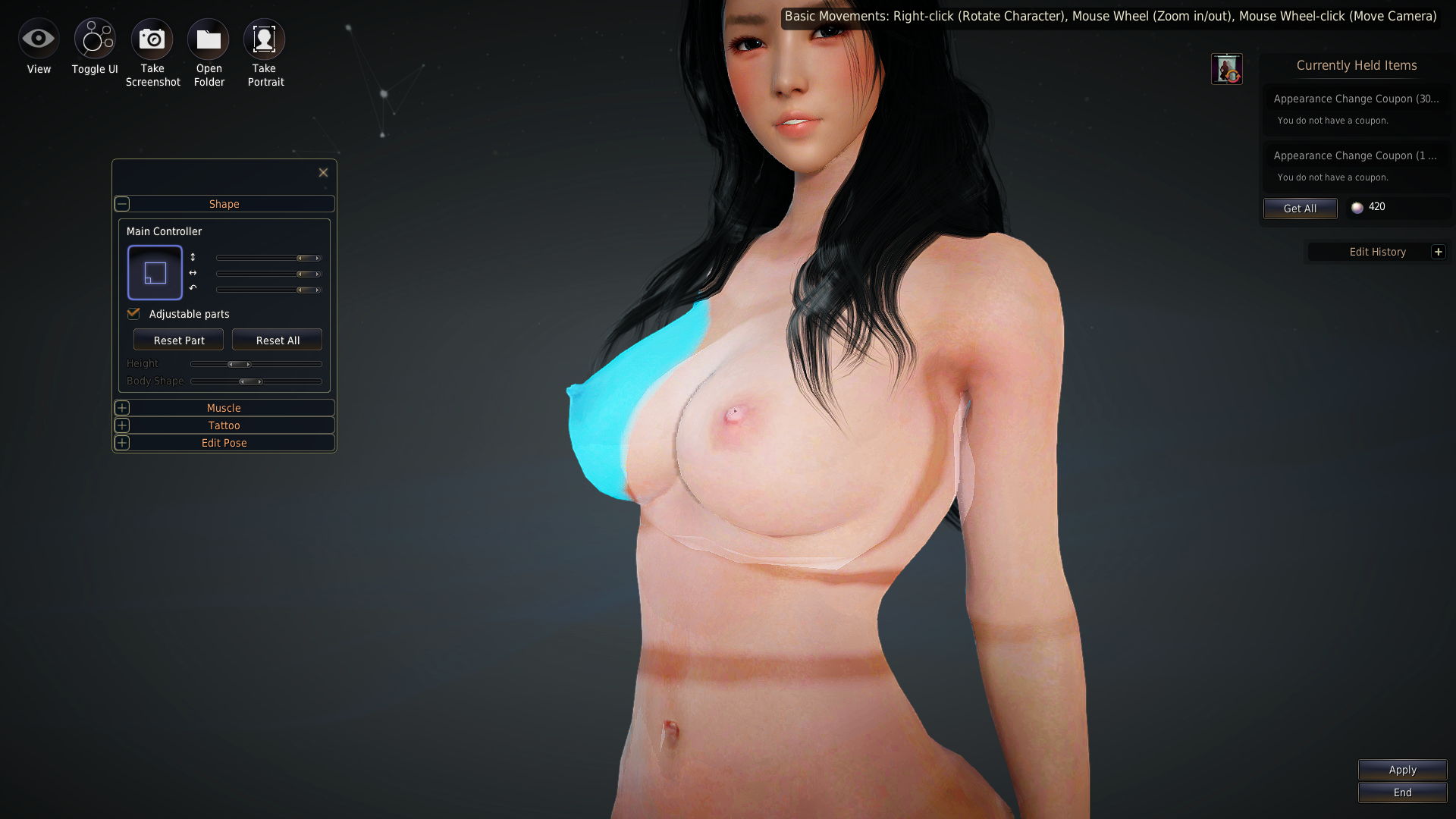Click the pearl currency icon beside 420

tap(1357, 208)
